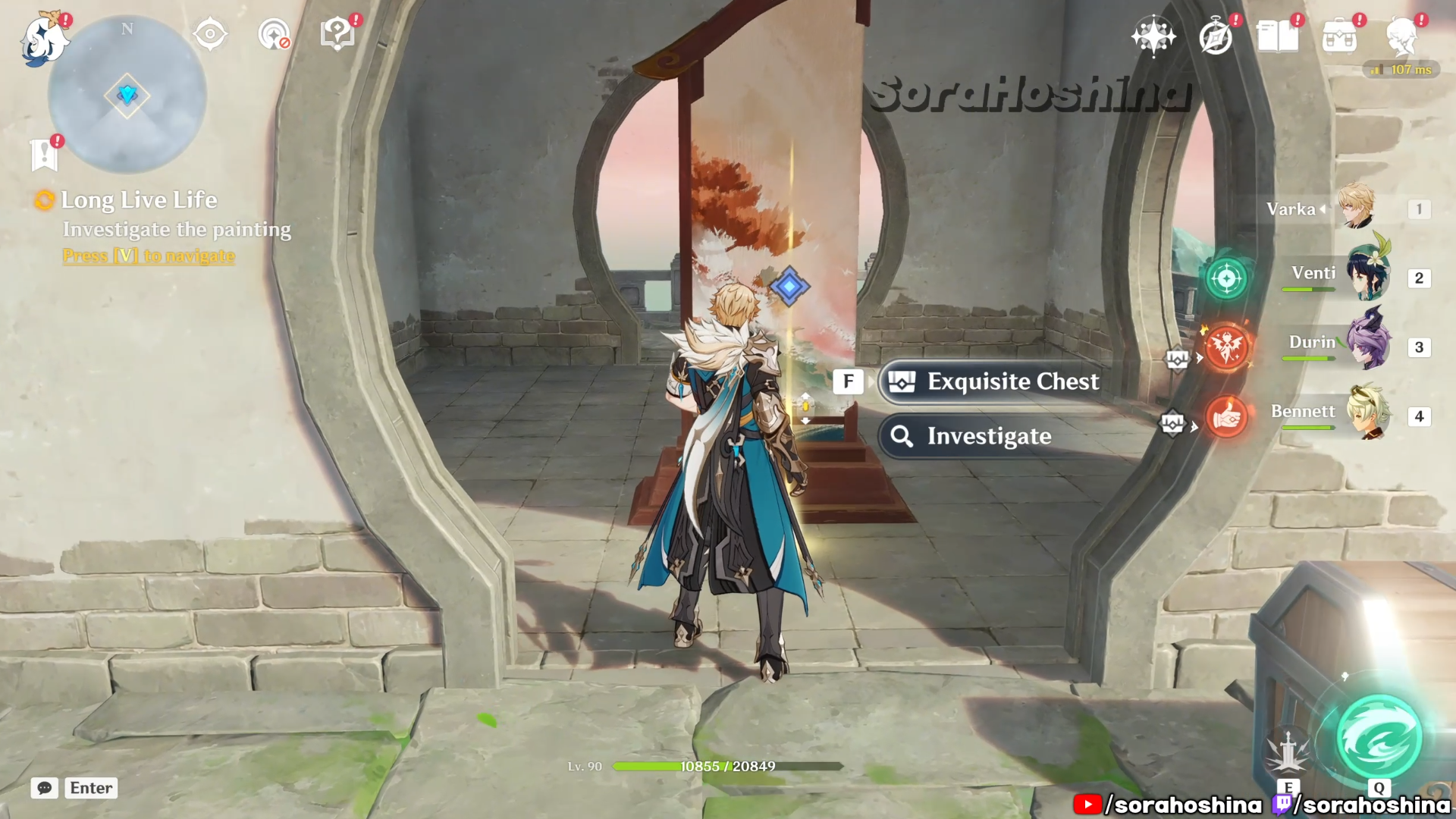
Task: Choose the Investigate option
Action: click(989, 436)
